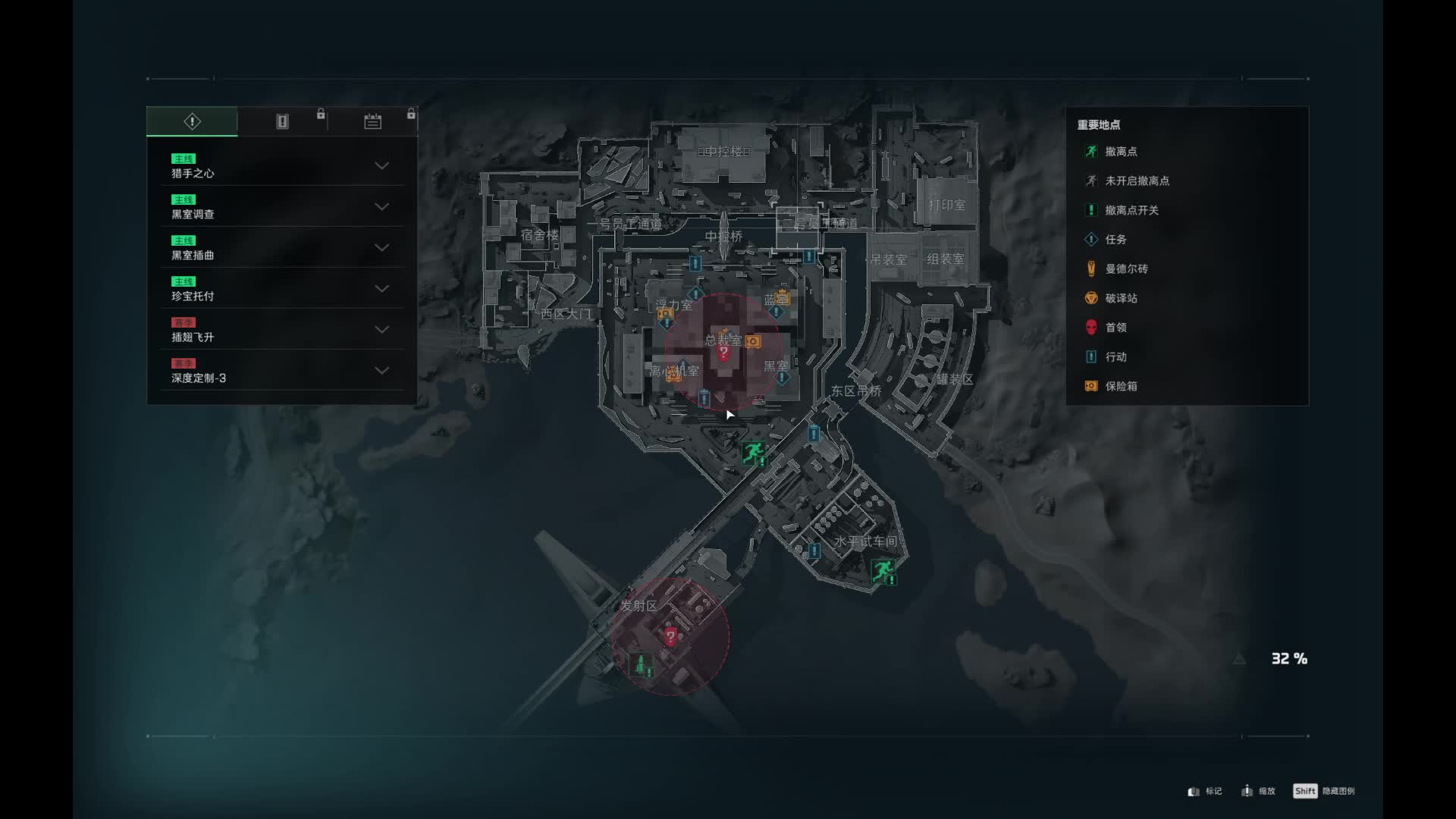The width and height of the screenshot is (1456, 819).
Task: Select the safe marker in 蓝室
Action: tap(783, 299)
